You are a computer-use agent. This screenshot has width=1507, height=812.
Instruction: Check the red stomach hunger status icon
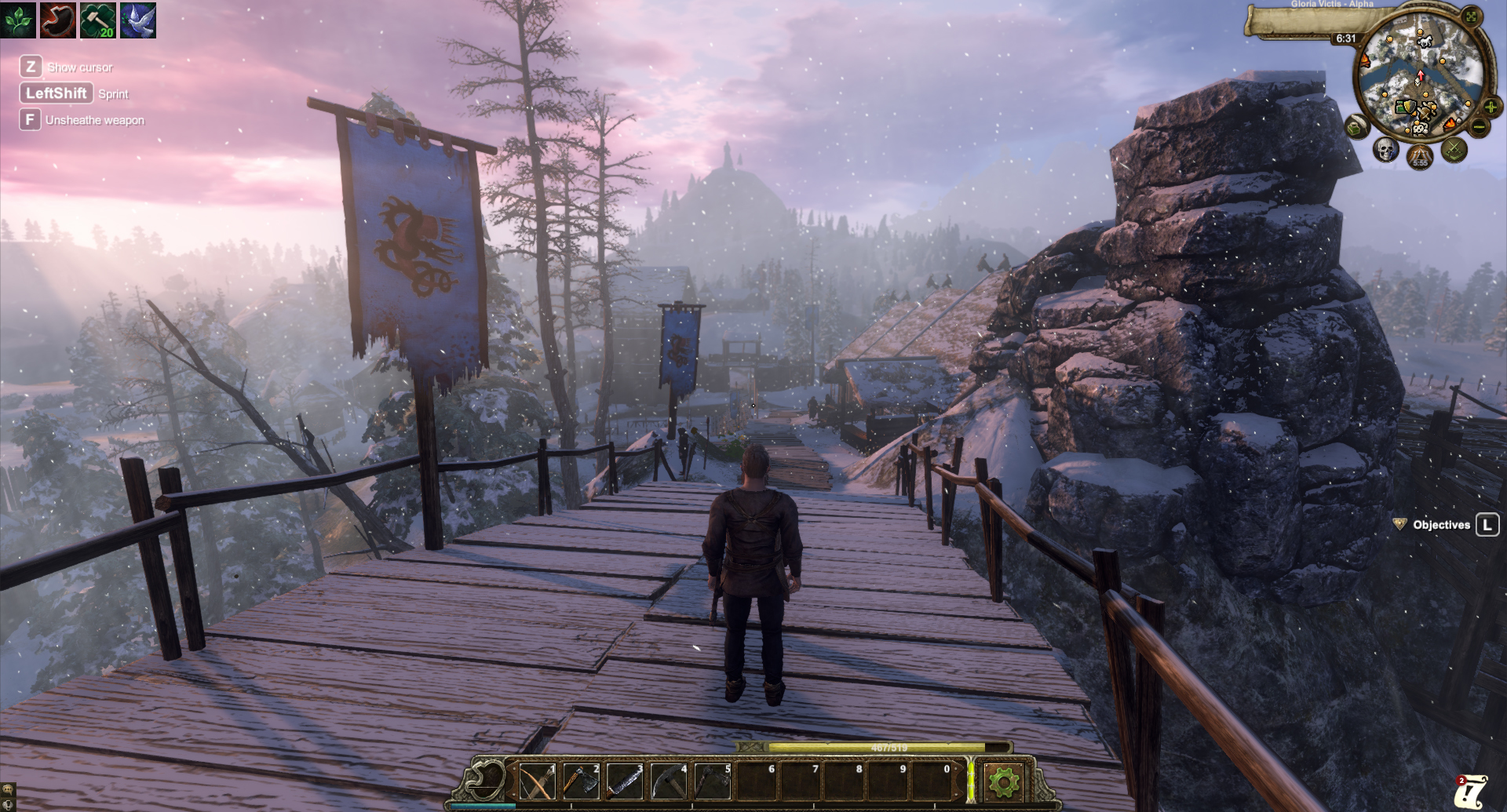coord(58,20)
